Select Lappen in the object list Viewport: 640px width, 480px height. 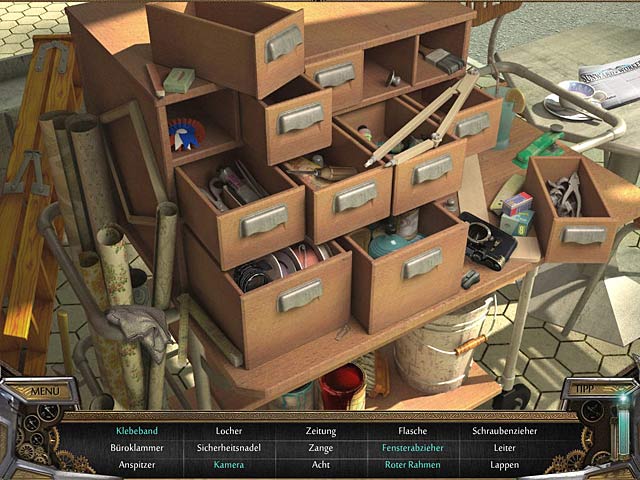(x=505, y=464)
